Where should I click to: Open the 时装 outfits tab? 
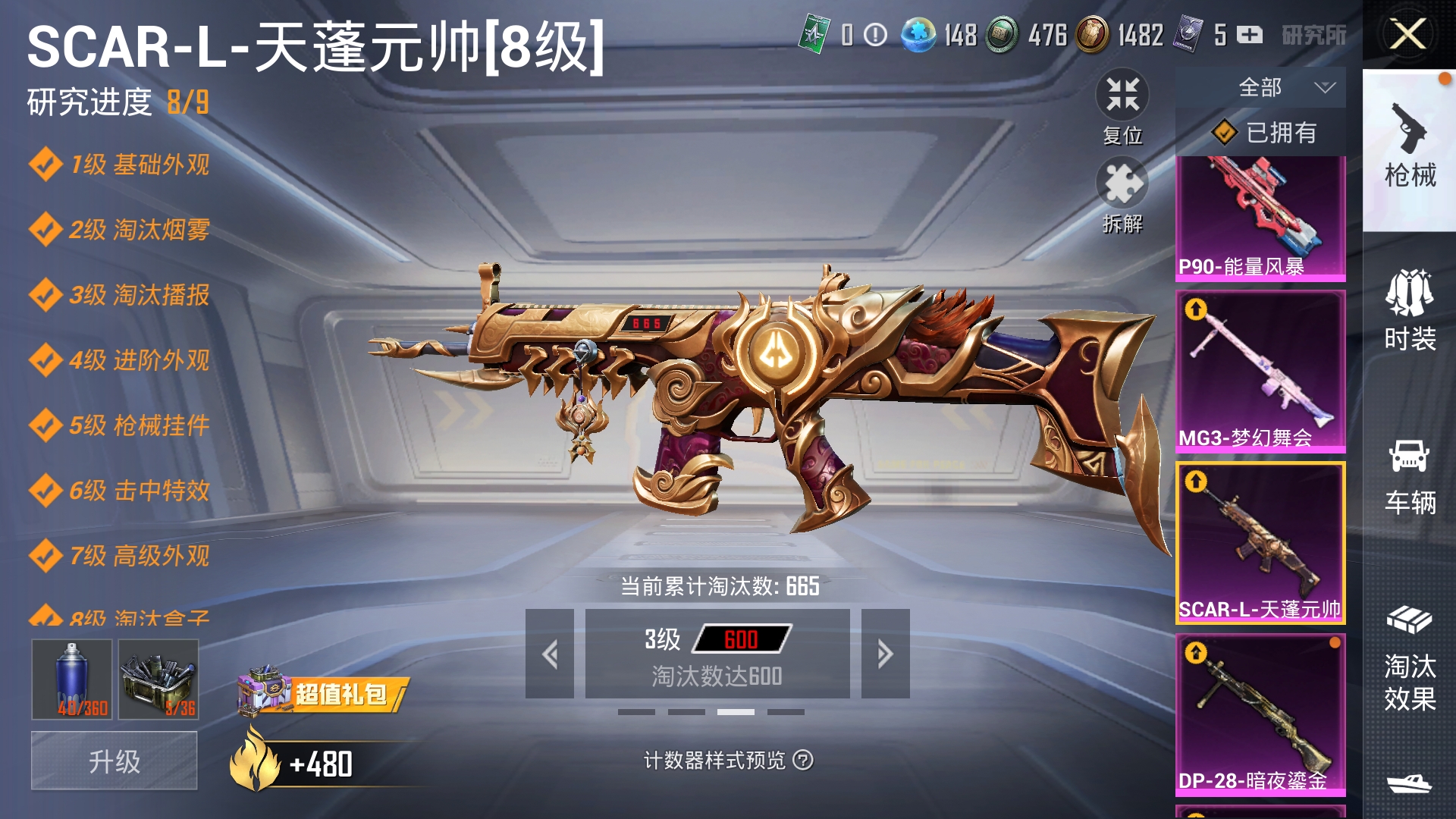[1409, 311]
